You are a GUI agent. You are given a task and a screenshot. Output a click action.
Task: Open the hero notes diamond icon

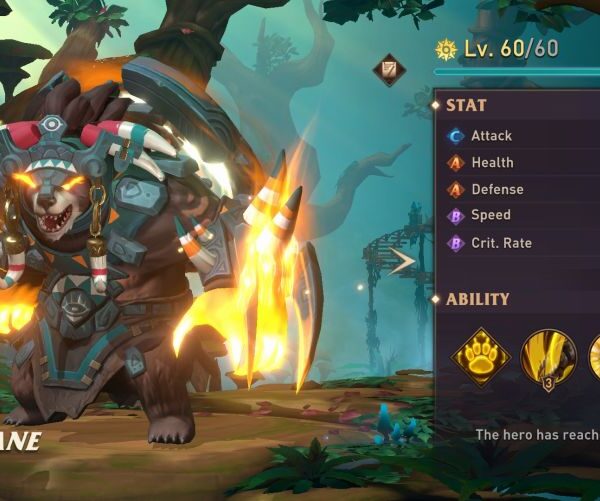tap(389, 71)
